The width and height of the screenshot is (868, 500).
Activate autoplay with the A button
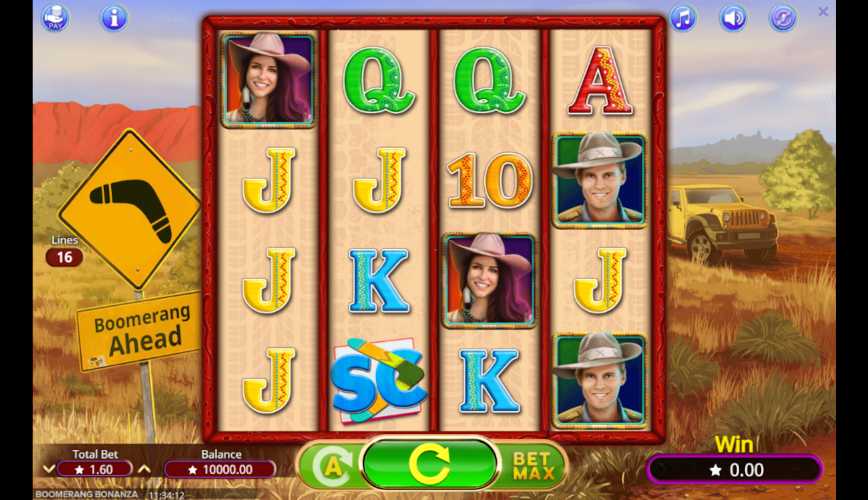[x=329, y=466]
